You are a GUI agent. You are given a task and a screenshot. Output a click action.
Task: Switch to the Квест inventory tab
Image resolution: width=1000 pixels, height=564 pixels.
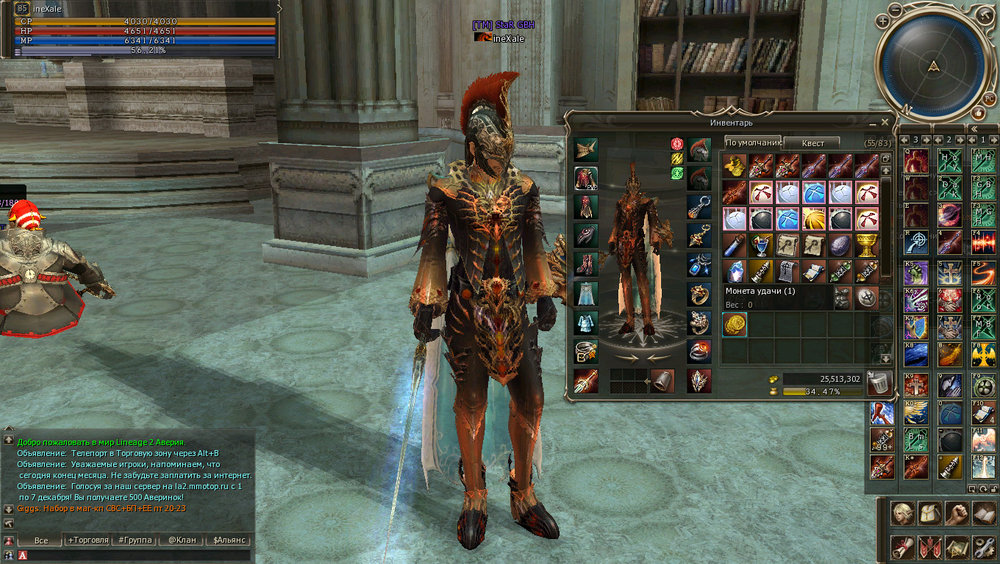coord(812,143)
